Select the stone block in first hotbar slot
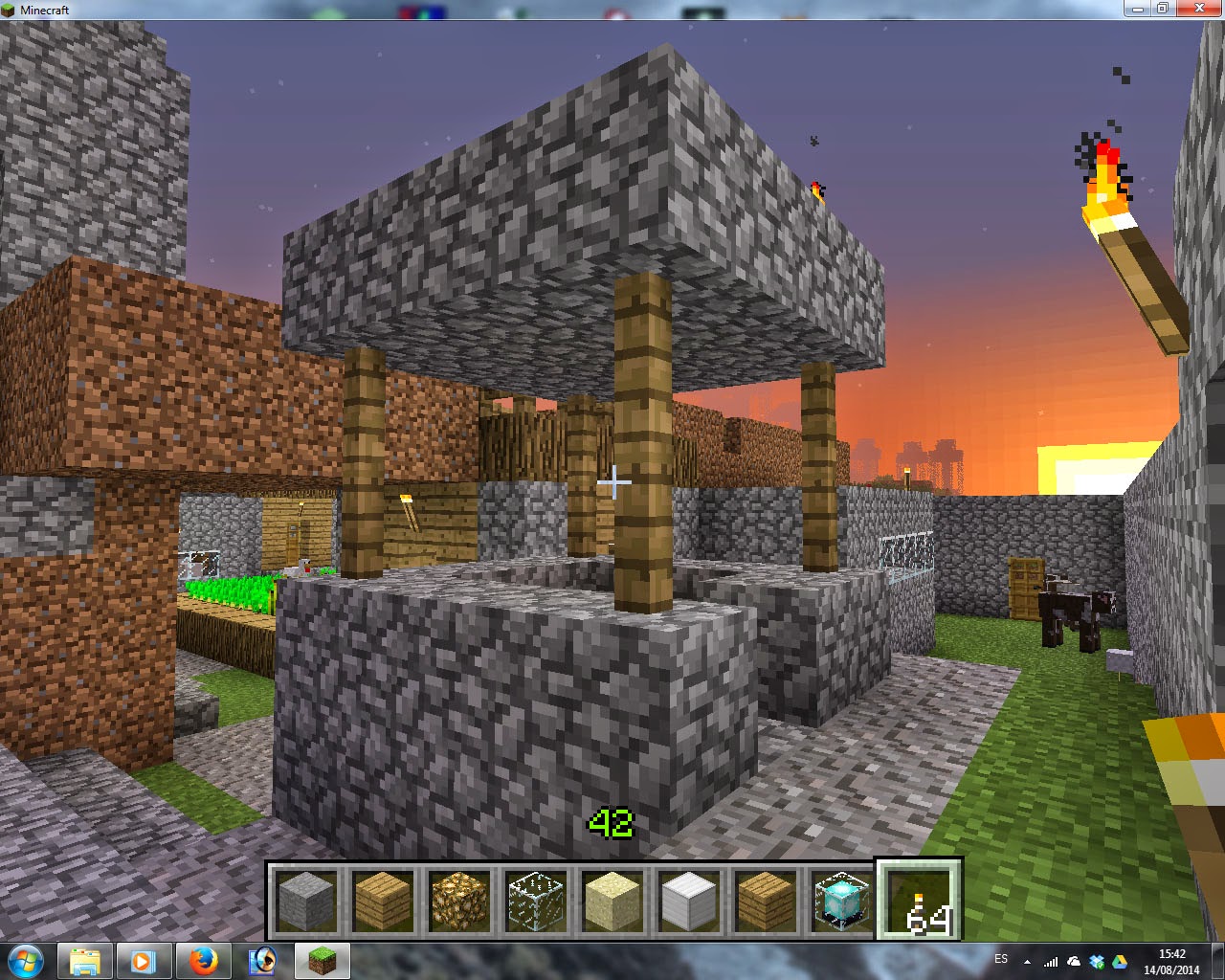Viewport: 1225px width, 980px height. point(306,900)
